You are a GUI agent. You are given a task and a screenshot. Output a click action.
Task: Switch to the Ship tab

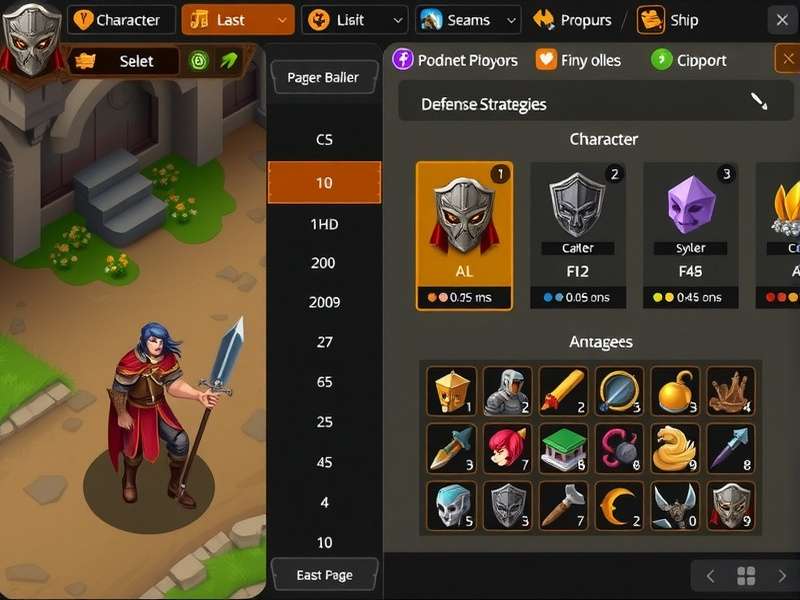670,20
